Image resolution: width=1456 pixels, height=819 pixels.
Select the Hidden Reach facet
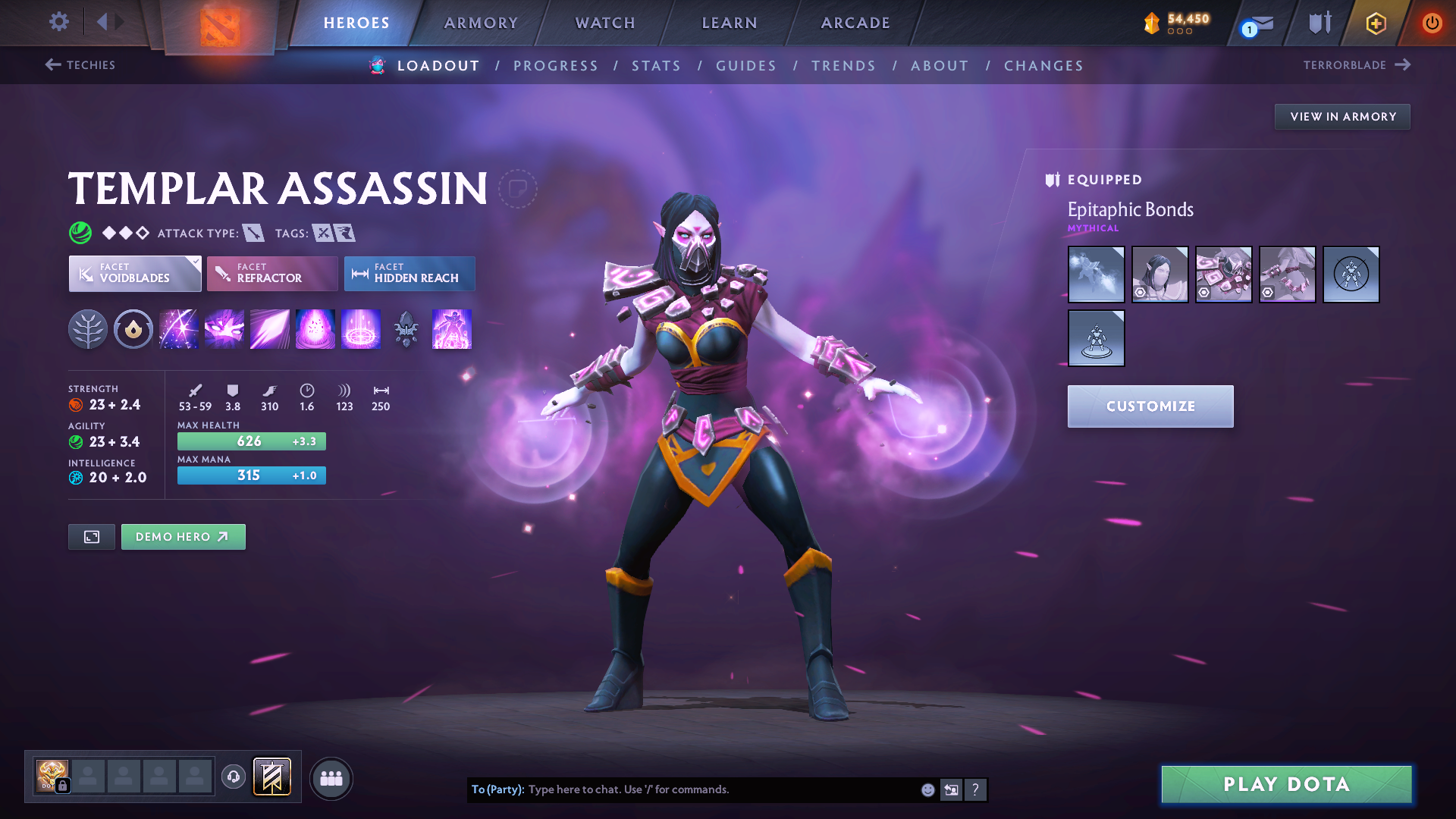coord(409,273)
